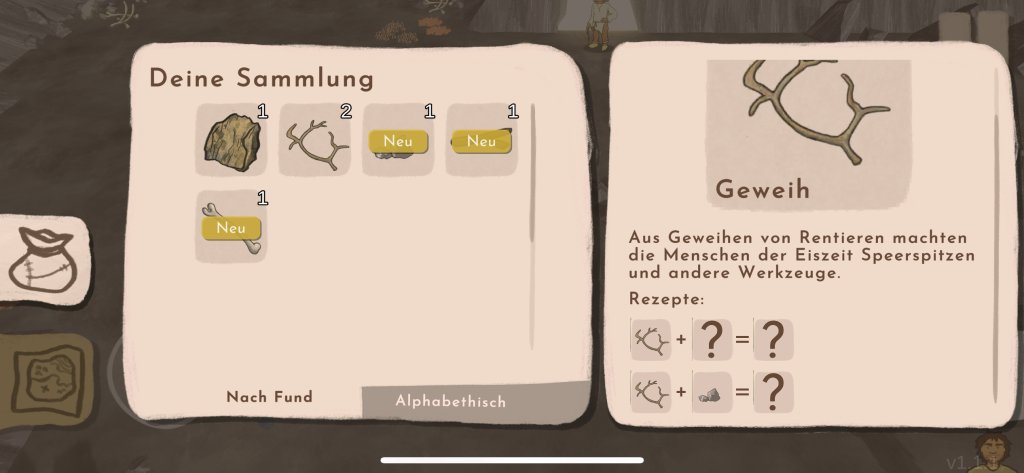Switch to the Nach Fund sorting tab
Image resolution: width=1024 pixels, height=473 pixels.
click(269, 397)
